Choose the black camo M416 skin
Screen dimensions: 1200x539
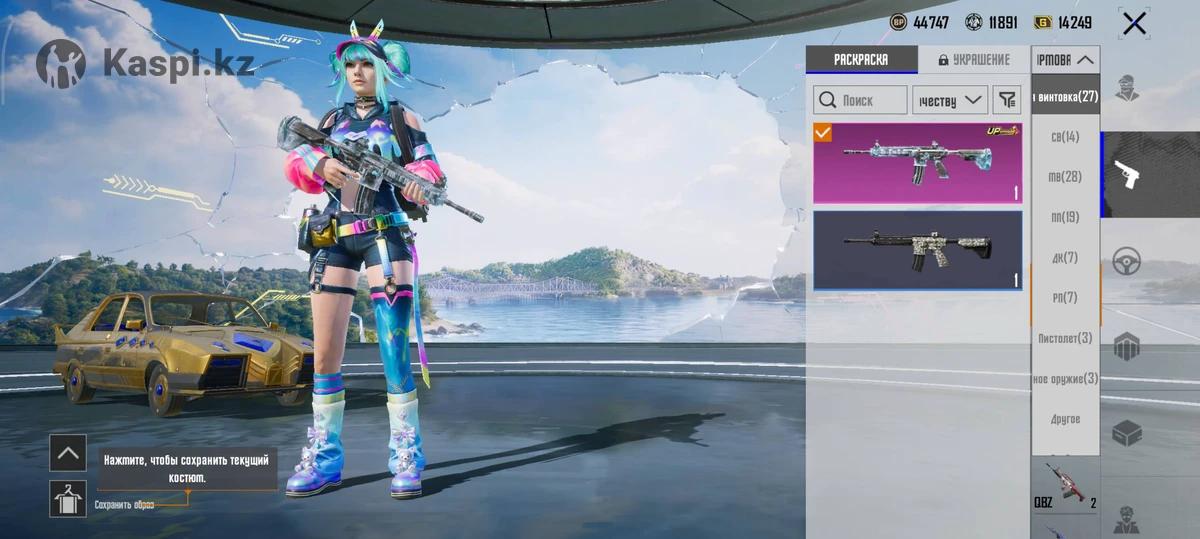(x=917, y=250)
